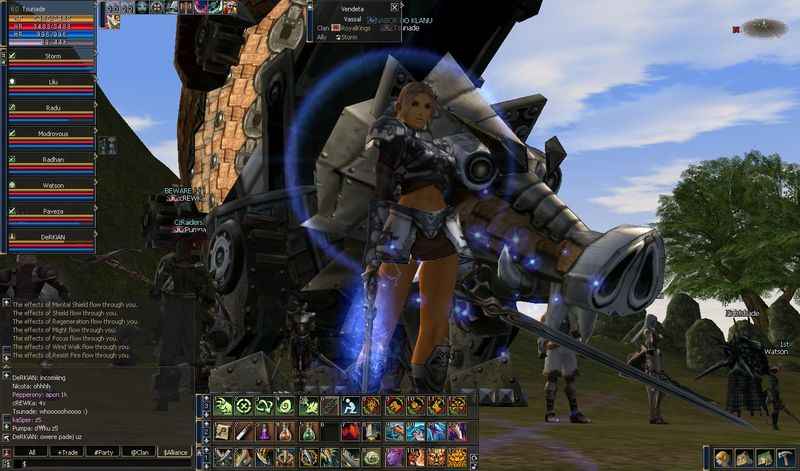The image size is (800, 471).
Task: Target Watson in the party panel
Action: click(x=53, y=184)
